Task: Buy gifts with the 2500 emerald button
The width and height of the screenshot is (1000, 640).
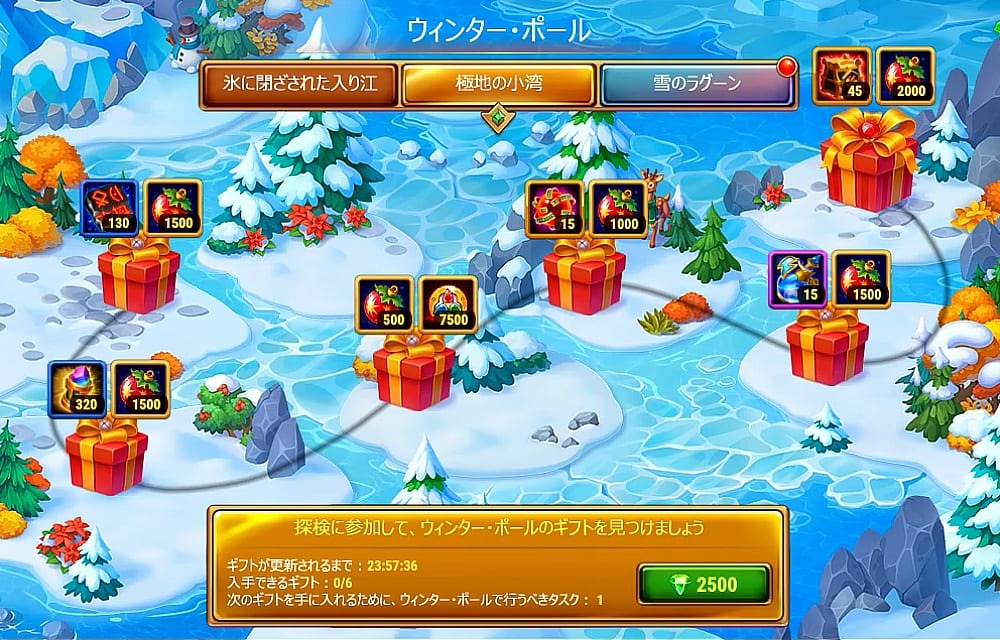Action: pos(704,584)
